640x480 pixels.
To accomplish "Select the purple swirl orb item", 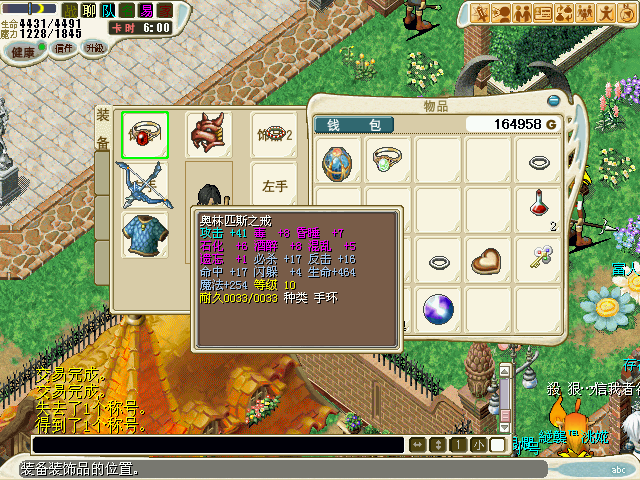I will (x=439, y=309).
